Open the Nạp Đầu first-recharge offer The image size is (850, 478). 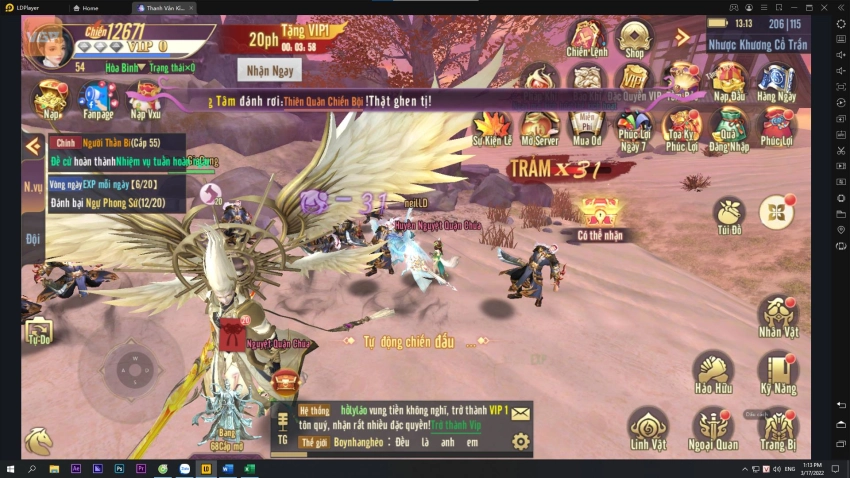729,80
